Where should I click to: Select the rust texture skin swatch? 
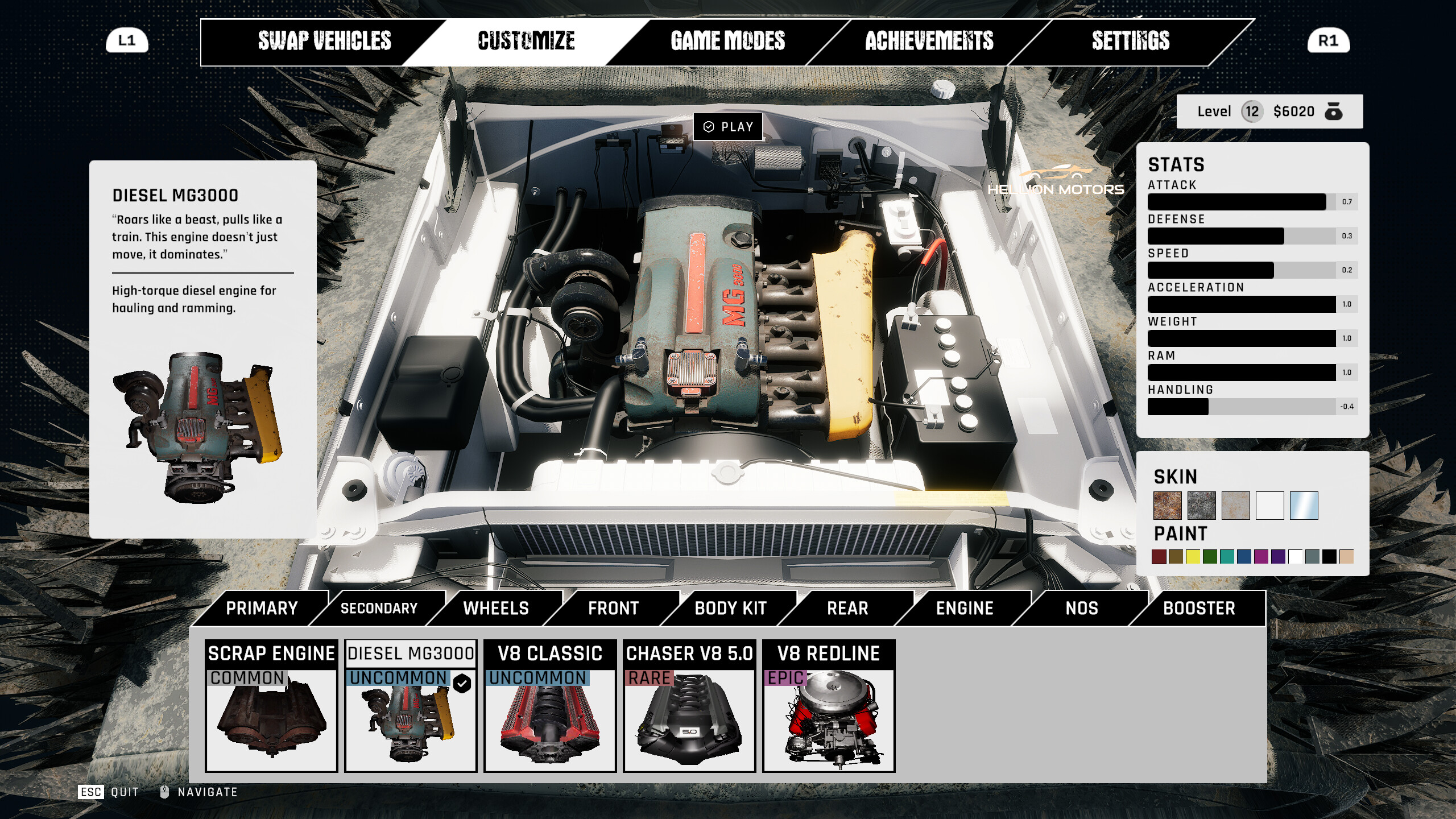coord(1168,506)
